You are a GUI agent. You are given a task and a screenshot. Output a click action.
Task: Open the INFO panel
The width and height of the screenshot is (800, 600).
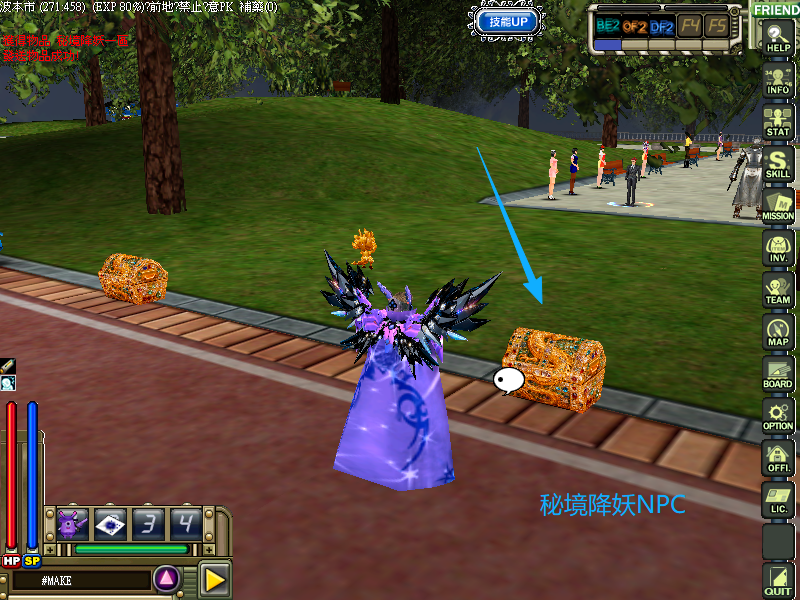point(778,80)
